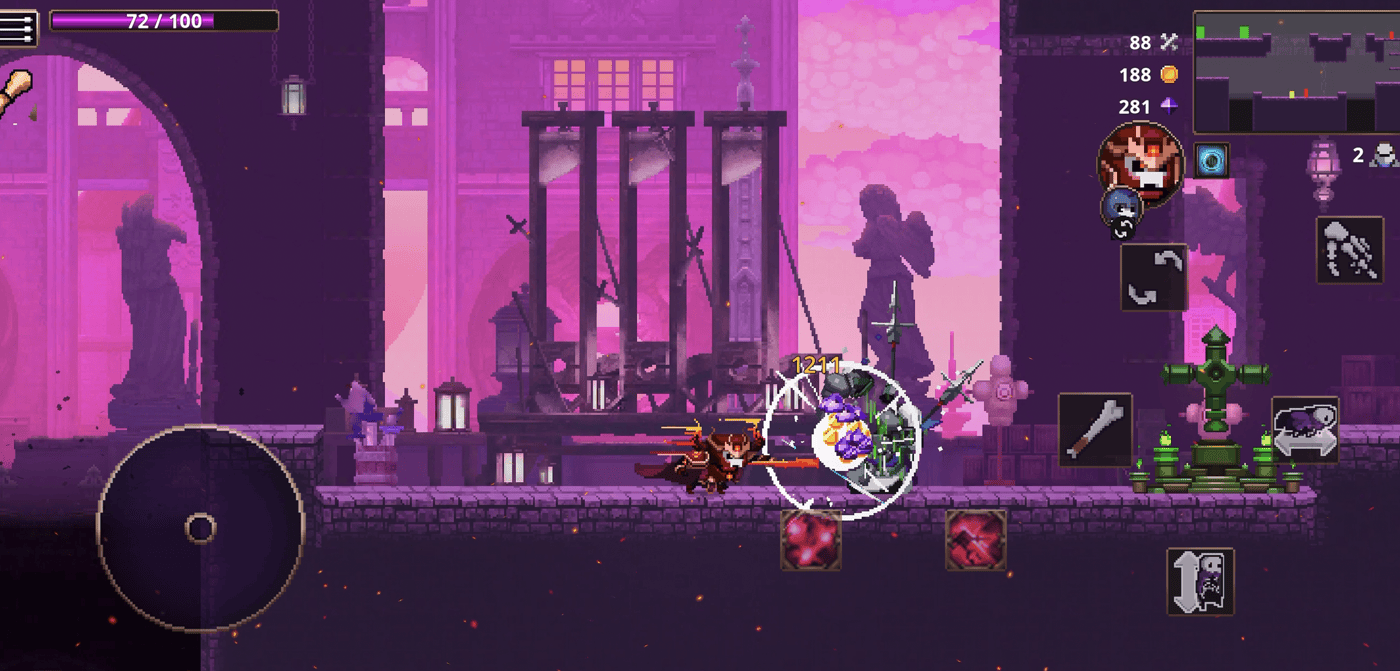Screen dimensions: 1400x671
Task: Jump using the skeleton with vertical arrows
Action: (x=1200, y=581)
